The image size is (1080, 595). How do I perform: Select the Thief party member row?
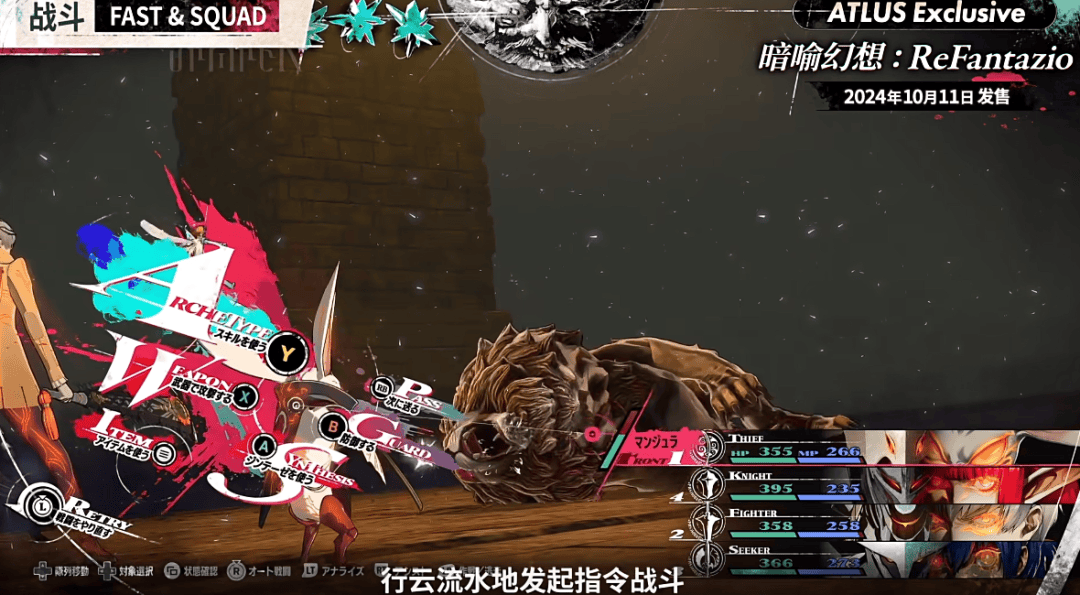[790, 446]
